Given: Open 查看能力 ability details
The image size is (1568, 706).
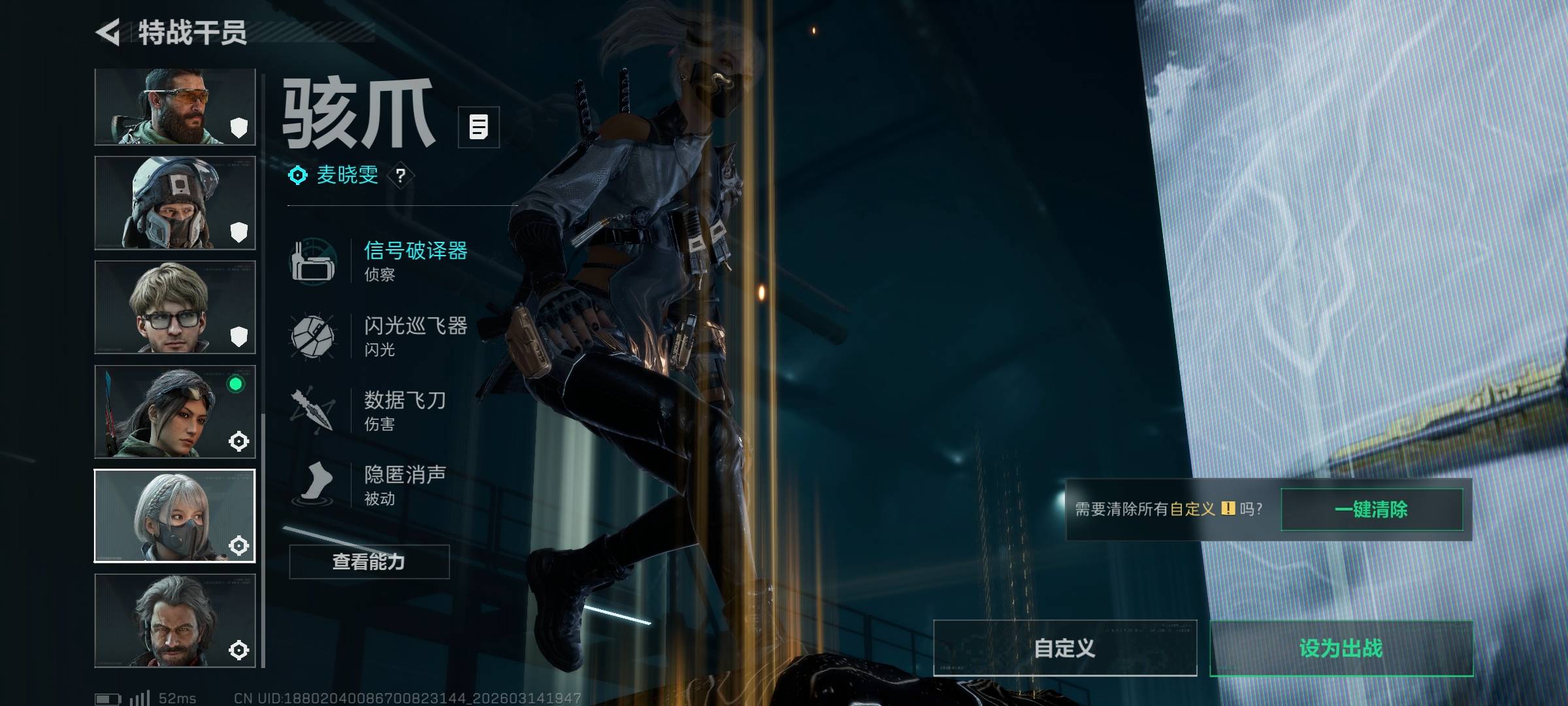Looking at the screenshot, I should point(369,562).
